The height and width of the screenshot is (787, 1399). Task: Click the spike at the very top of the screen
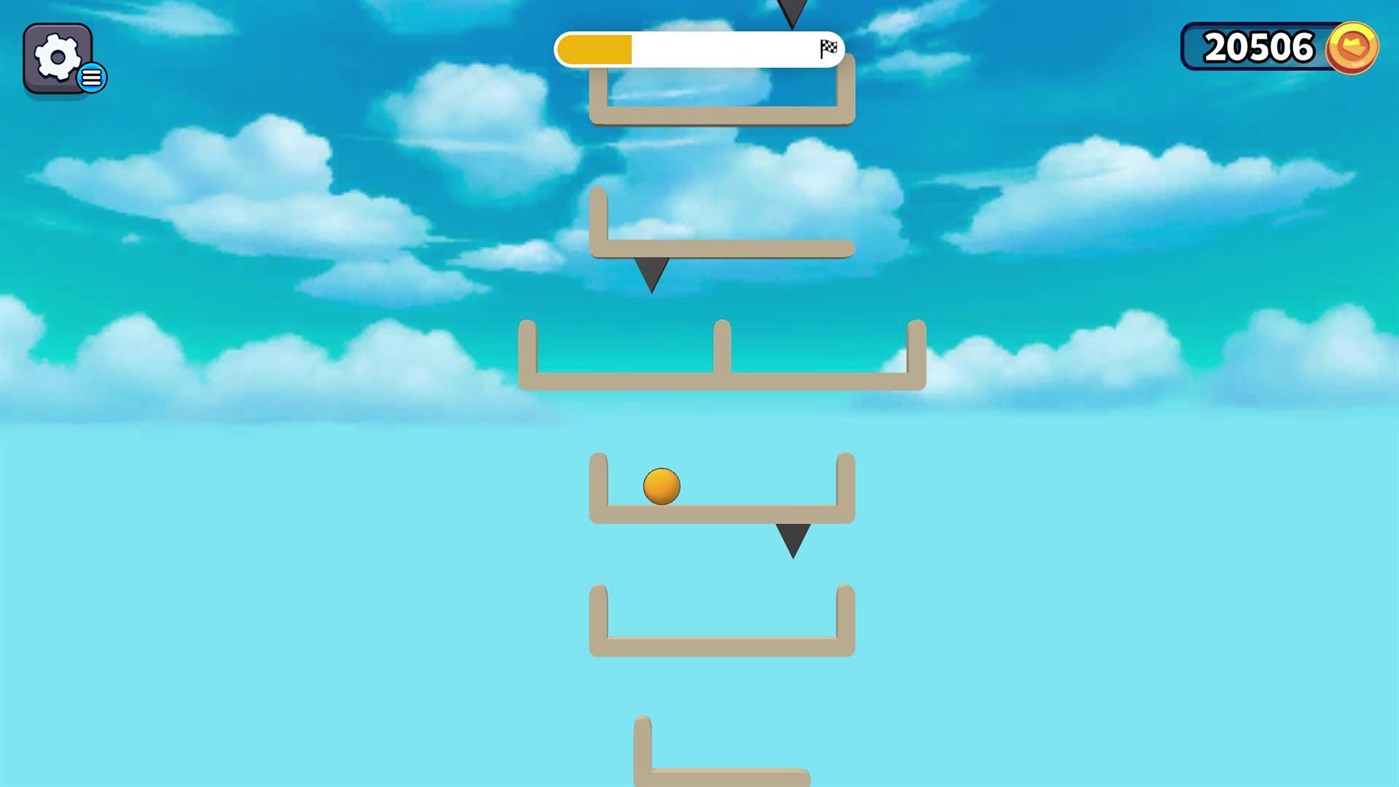[793, 10]
